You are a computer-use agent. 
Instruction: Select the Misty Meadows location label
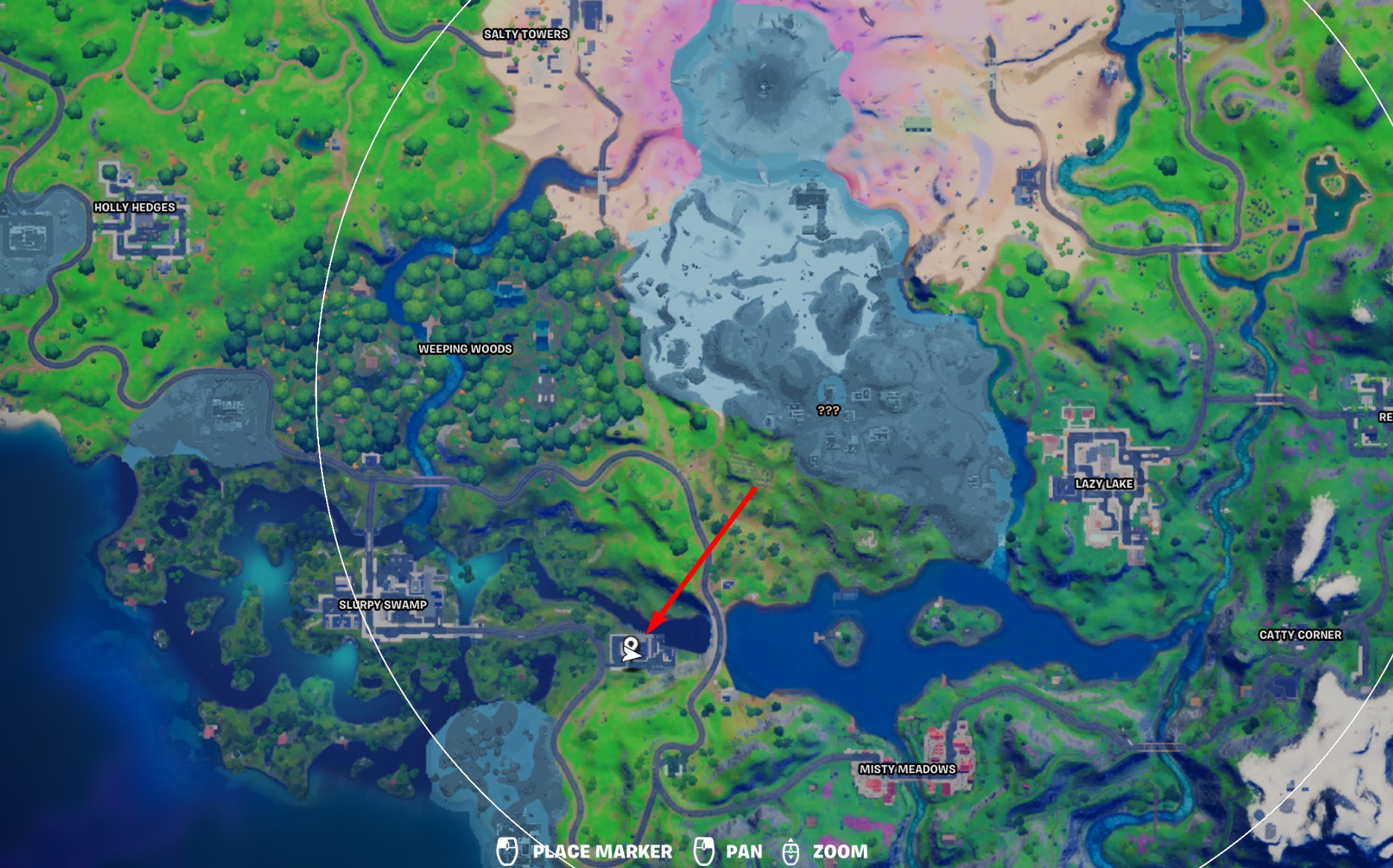pos(909,769)
